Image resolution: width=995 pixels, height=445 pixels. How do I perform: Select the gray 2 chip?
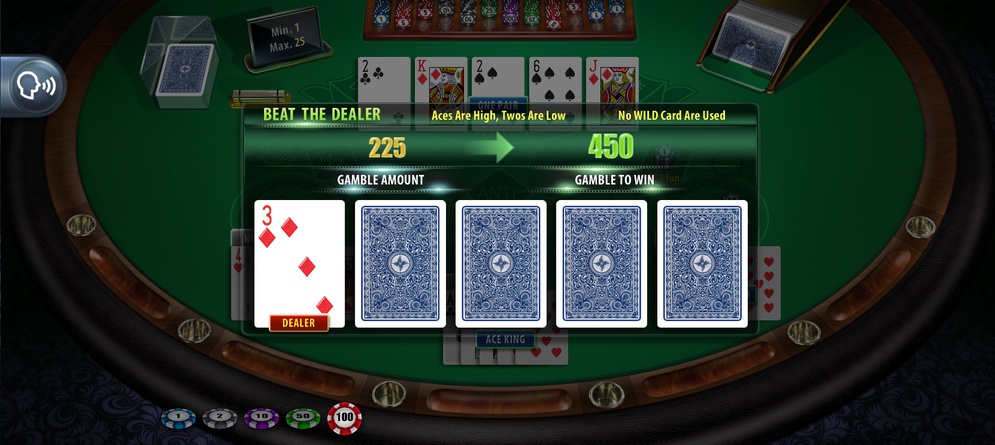click(x=218, y=418)
